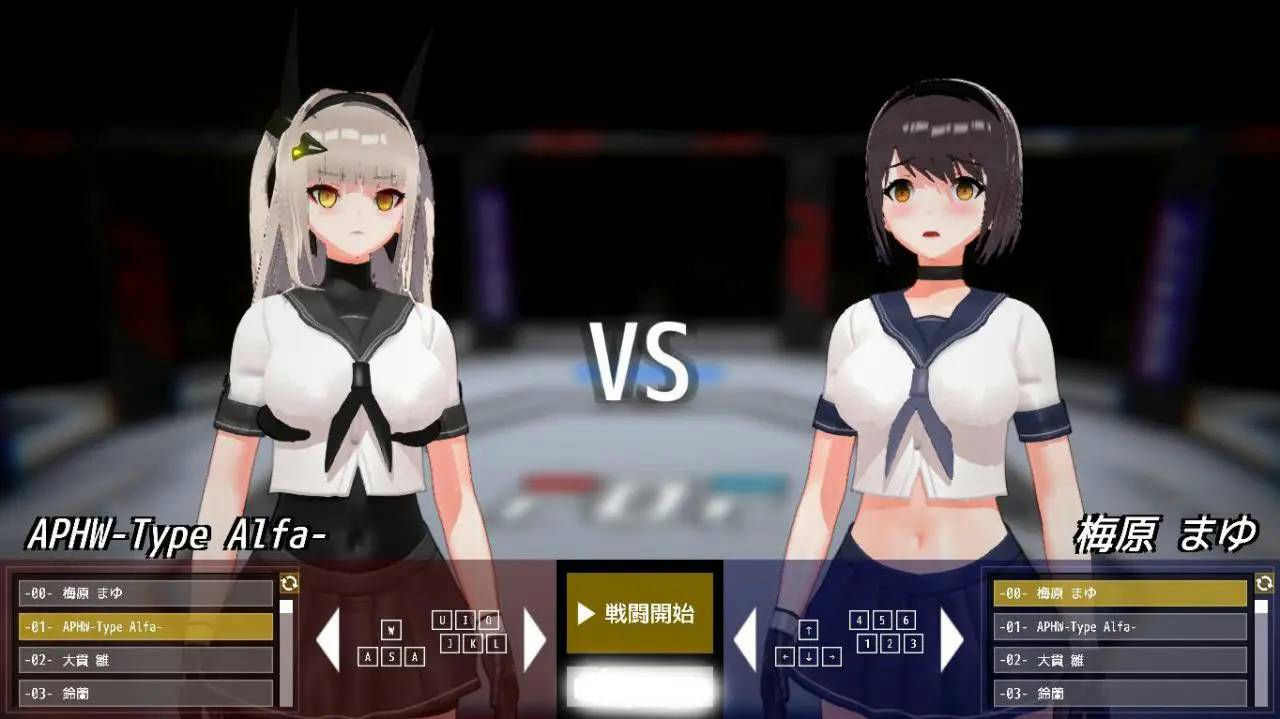Pick 鈴蘭 in the red panel list
The image size is (1280, 719).
pyautogui.click(x=146, y=693)
